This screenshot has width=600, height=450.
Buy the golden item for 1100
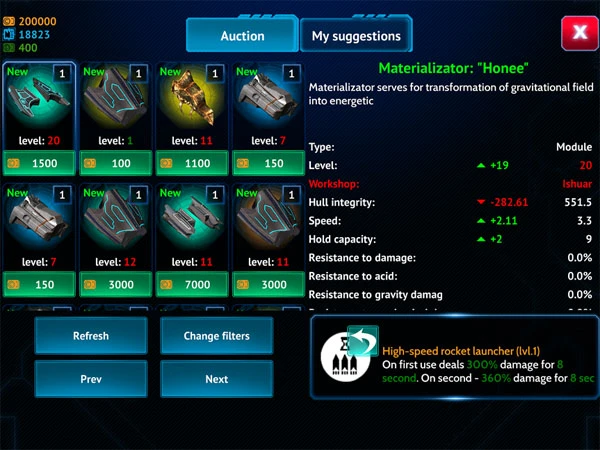coord(193,162)
